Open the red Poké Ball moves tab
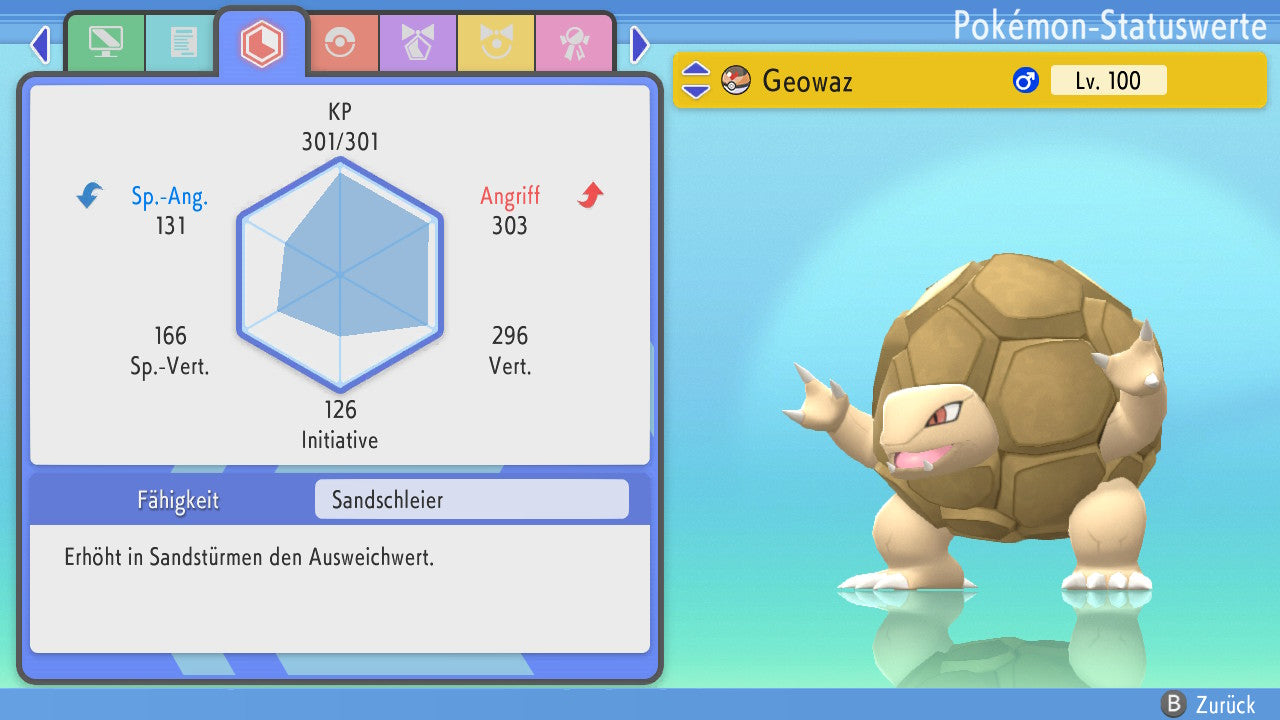The width and height of the screenshot is (1280, 720). [340, 42]
